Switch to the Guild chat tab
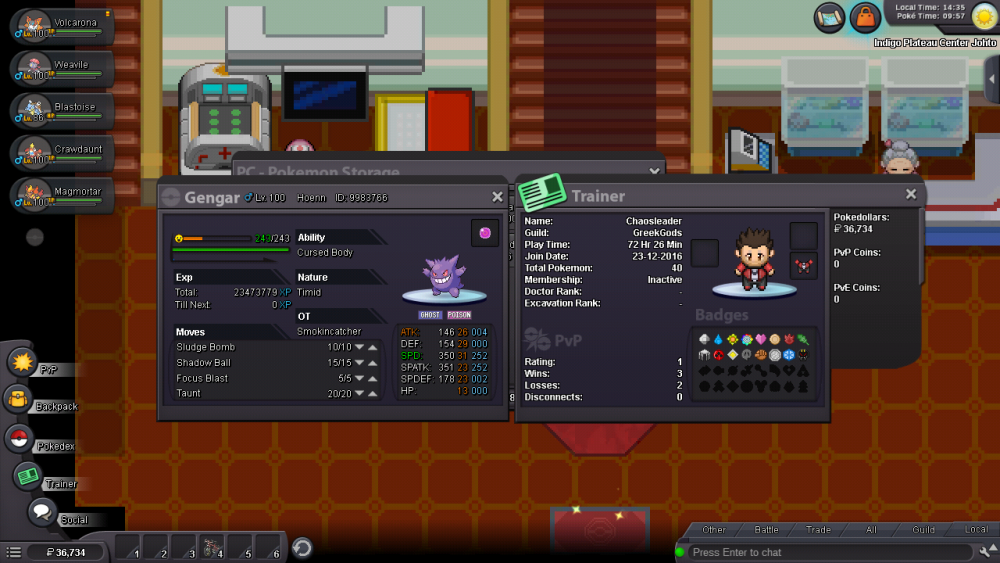The width and height of the screenshot is (1000, 563). pyautogui.click(x=923, y=530)
